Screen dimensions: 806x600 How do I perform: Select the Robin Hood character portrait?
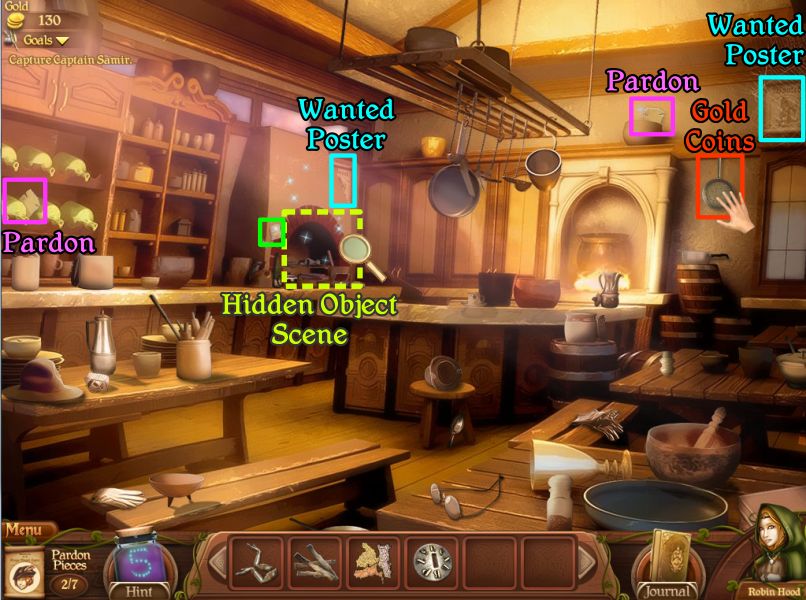pos(775,553)
